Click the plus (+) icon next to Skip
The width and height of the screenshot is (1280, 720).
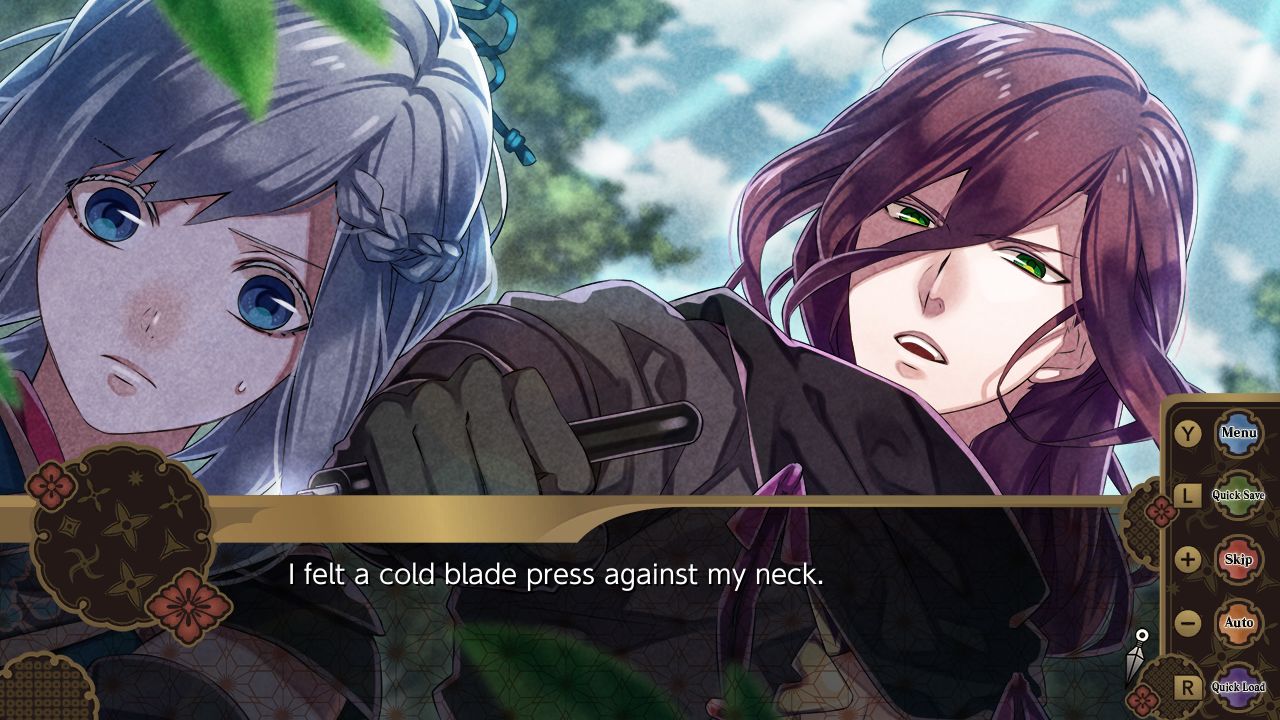(1186, 558)
